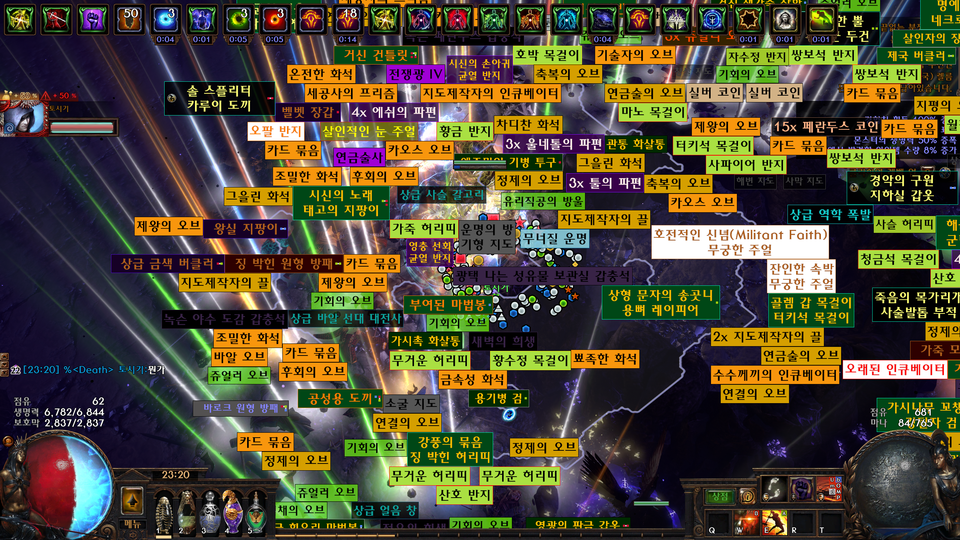The height and width of the screenshot is (540, 960).
Task: Open the 메뉴 menu button
Action: pos(133,523)
